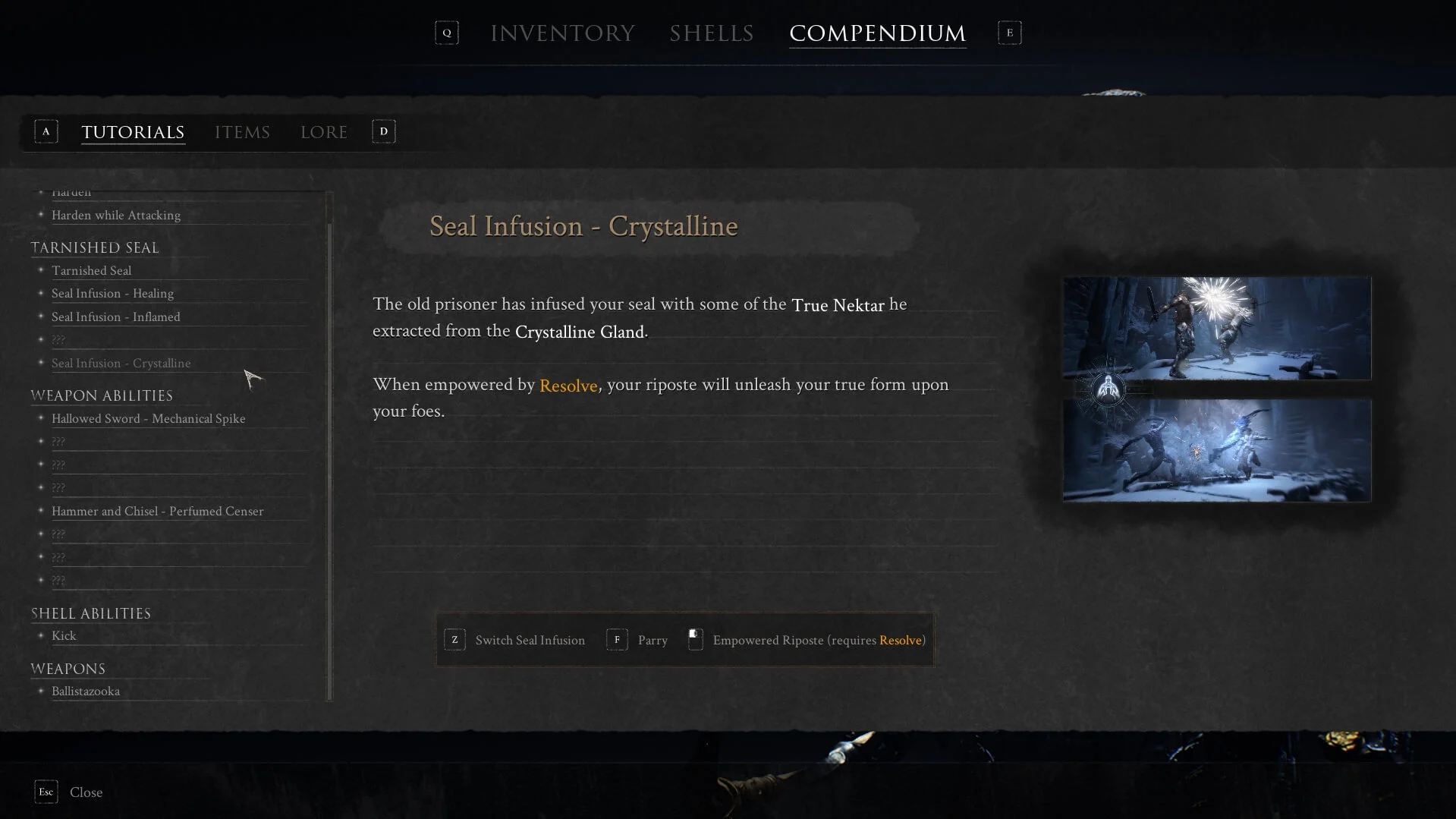Open the Tarnished Seal tutorial entry
The image size is (1456, 819).
click(91, 271)
